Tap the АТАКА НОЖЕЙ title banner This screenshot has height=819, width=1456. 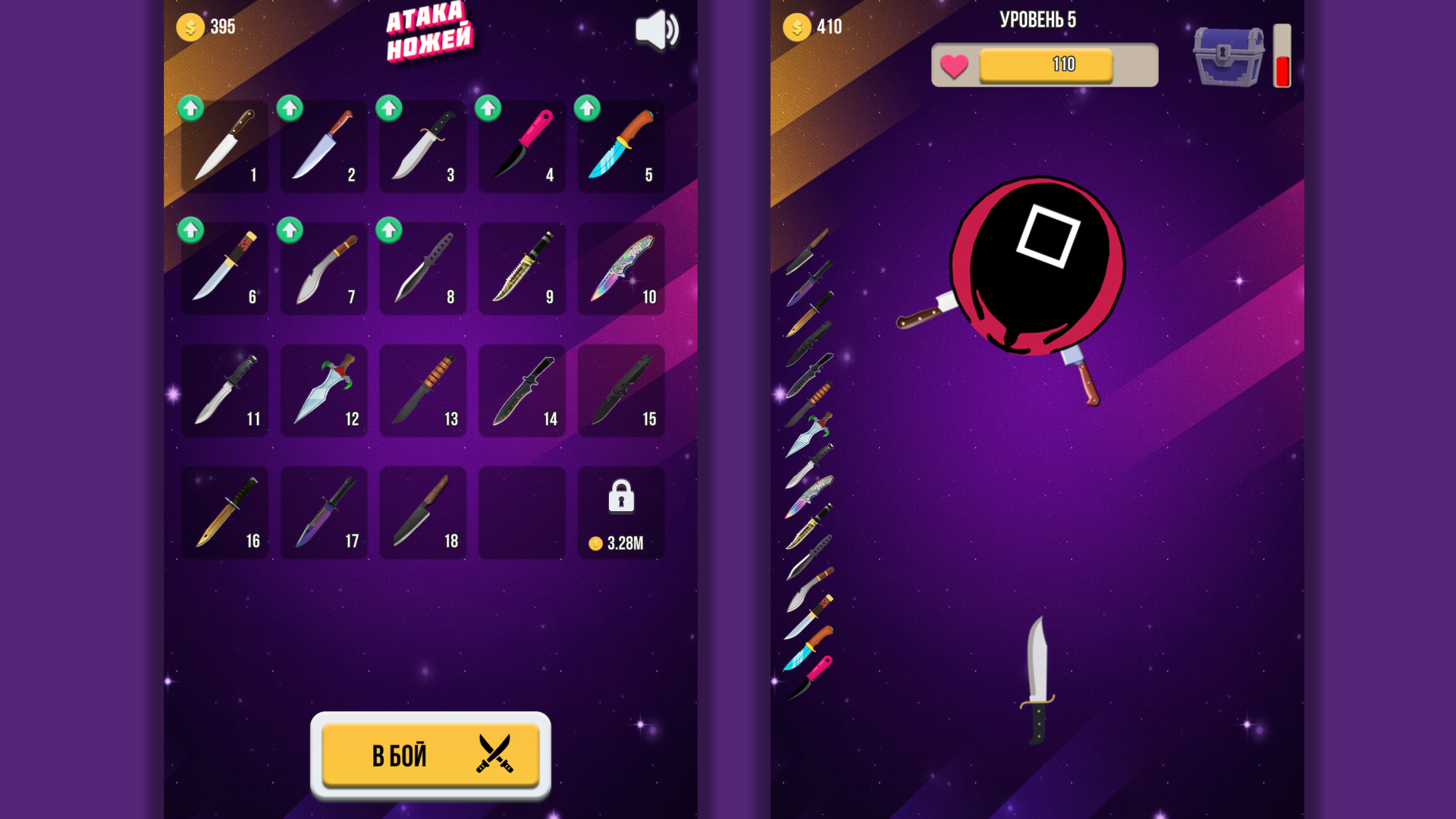tap(429, 32)
